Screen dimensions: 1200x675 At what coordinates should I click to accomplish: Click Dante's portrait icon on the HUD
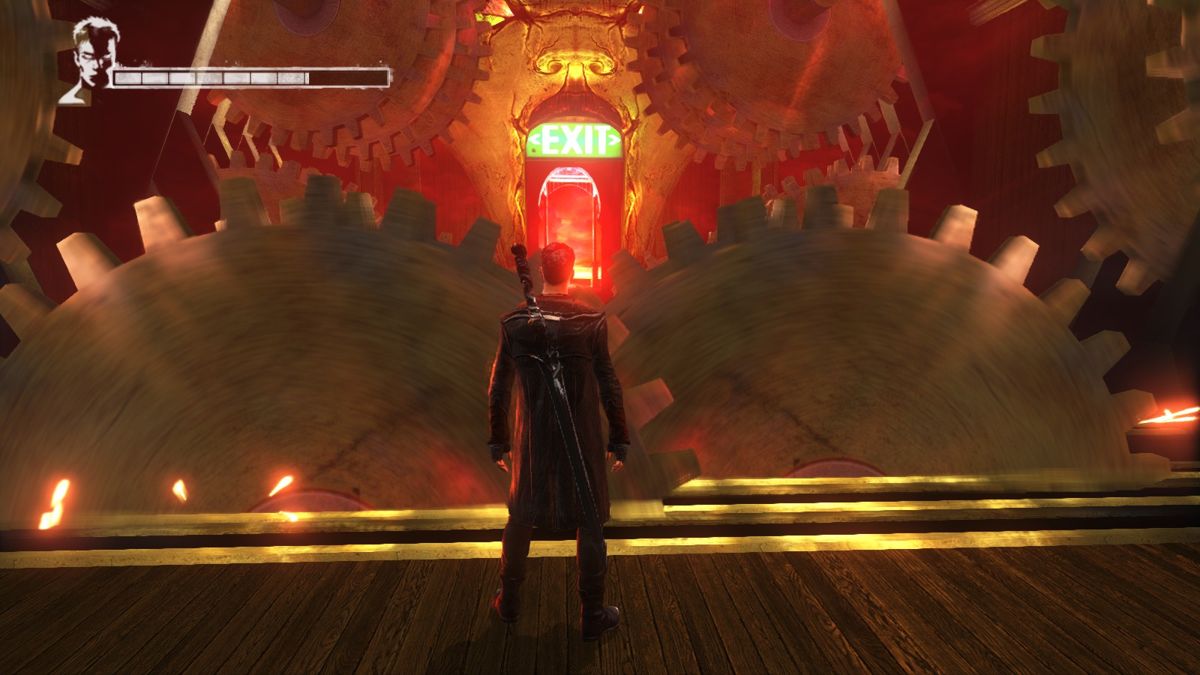(91, 58)
